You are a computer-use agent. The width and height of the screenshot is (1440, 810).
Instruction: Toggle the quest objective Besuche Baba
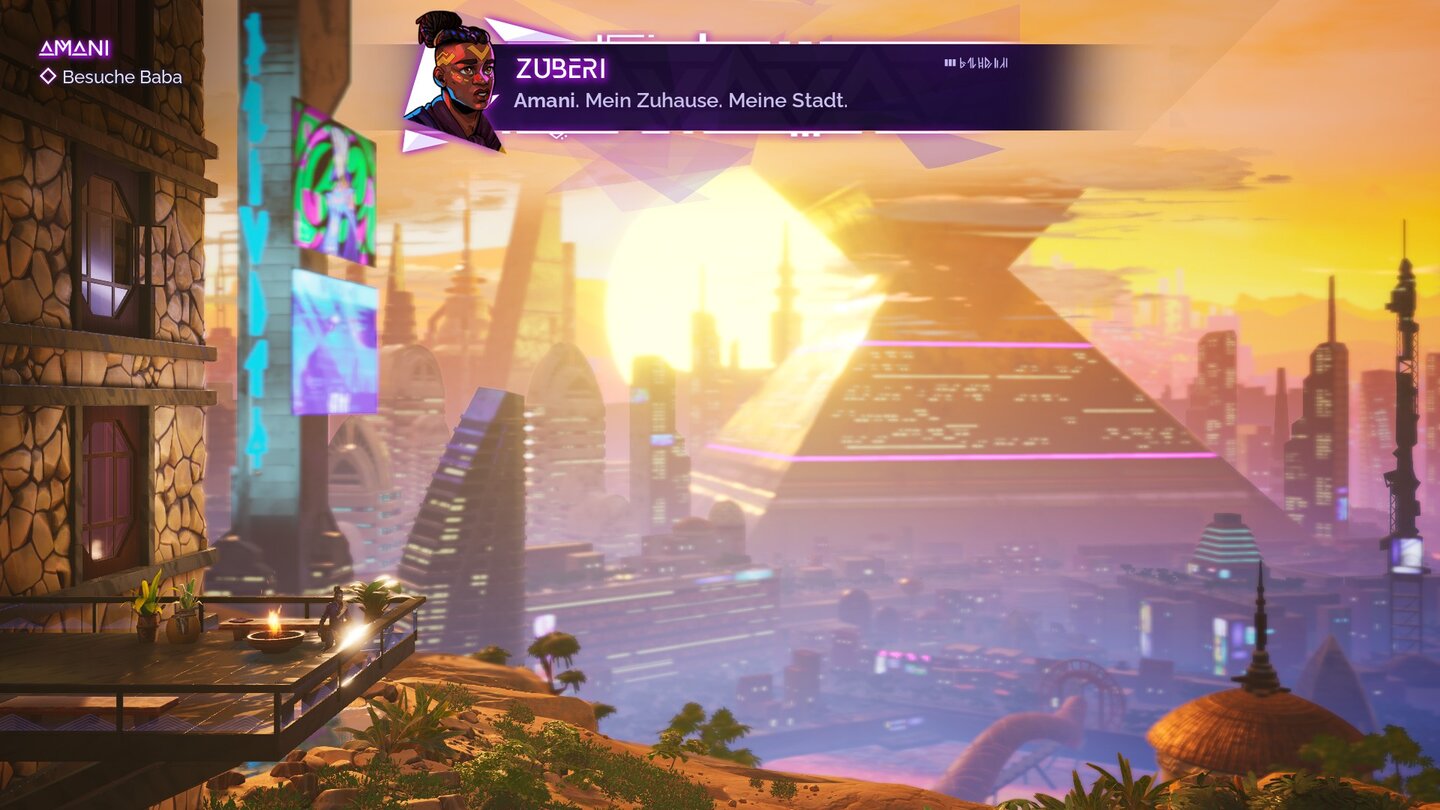tap(122, 77)
